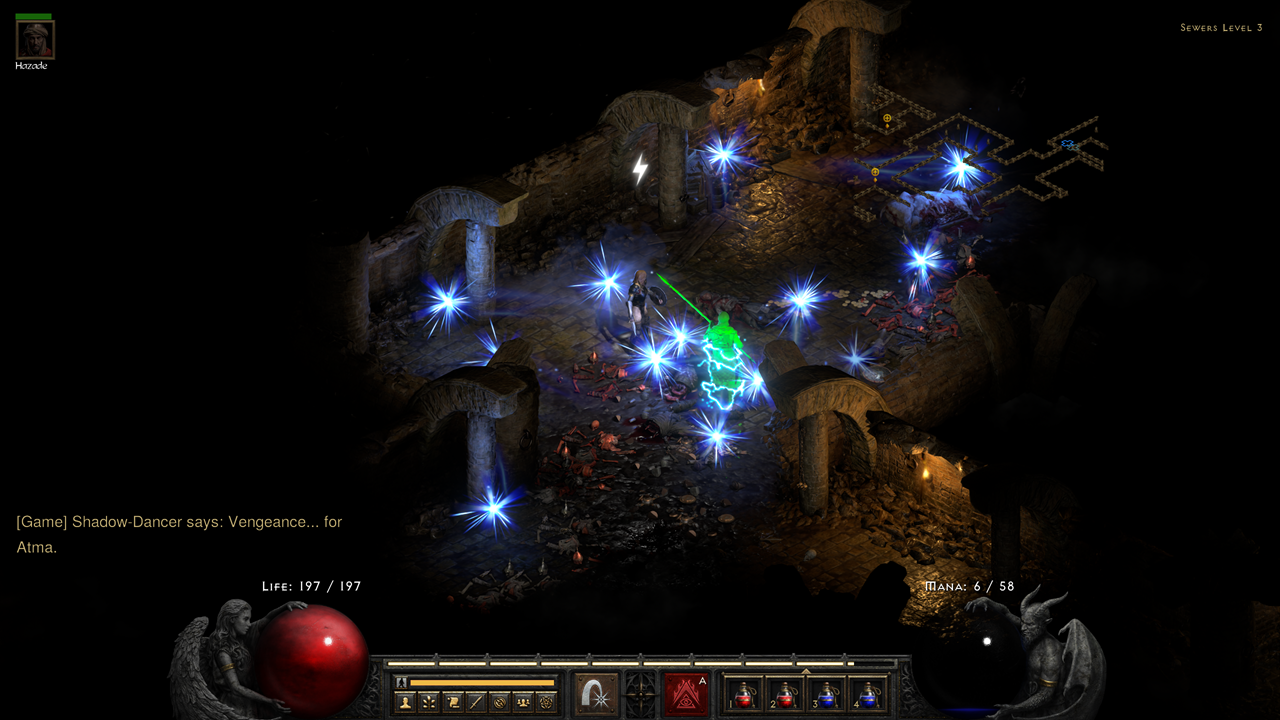Use the red health potion in belt slot 1

pyautogui.click(x=744, y=694)
